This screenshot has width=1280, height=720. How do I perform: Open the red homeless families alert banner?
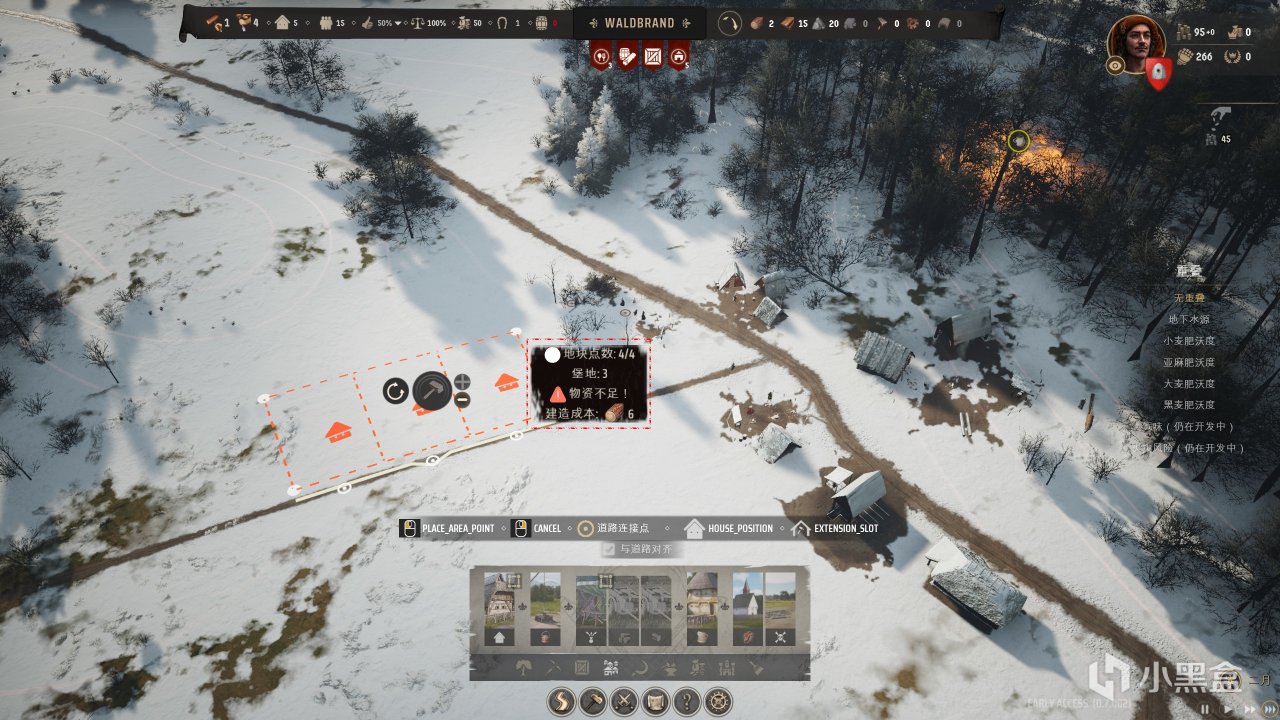click(679, 56)
